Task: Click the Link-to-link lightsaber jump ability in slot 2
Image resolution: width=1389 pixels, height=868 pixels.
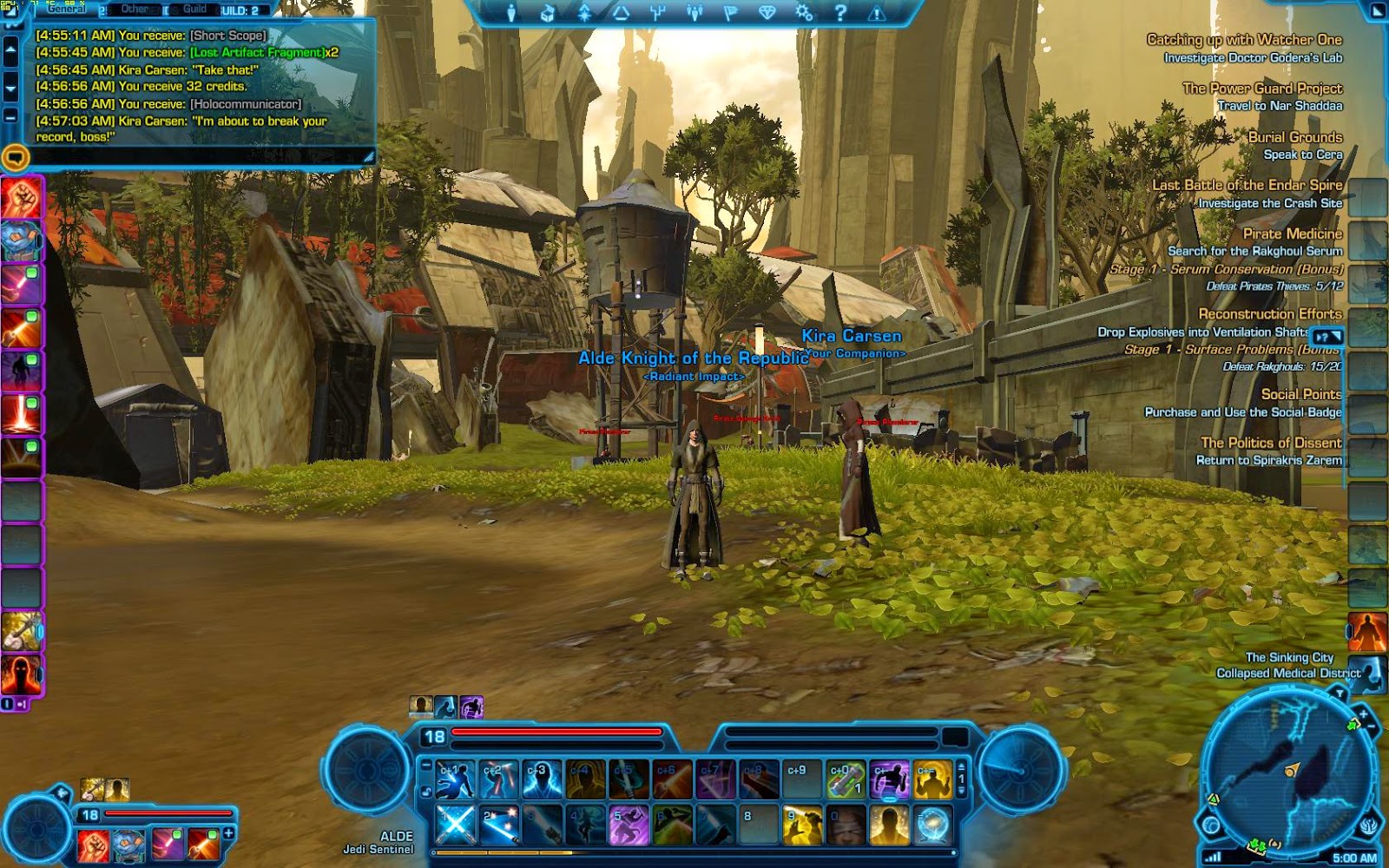Action: [x=498, y=825]
